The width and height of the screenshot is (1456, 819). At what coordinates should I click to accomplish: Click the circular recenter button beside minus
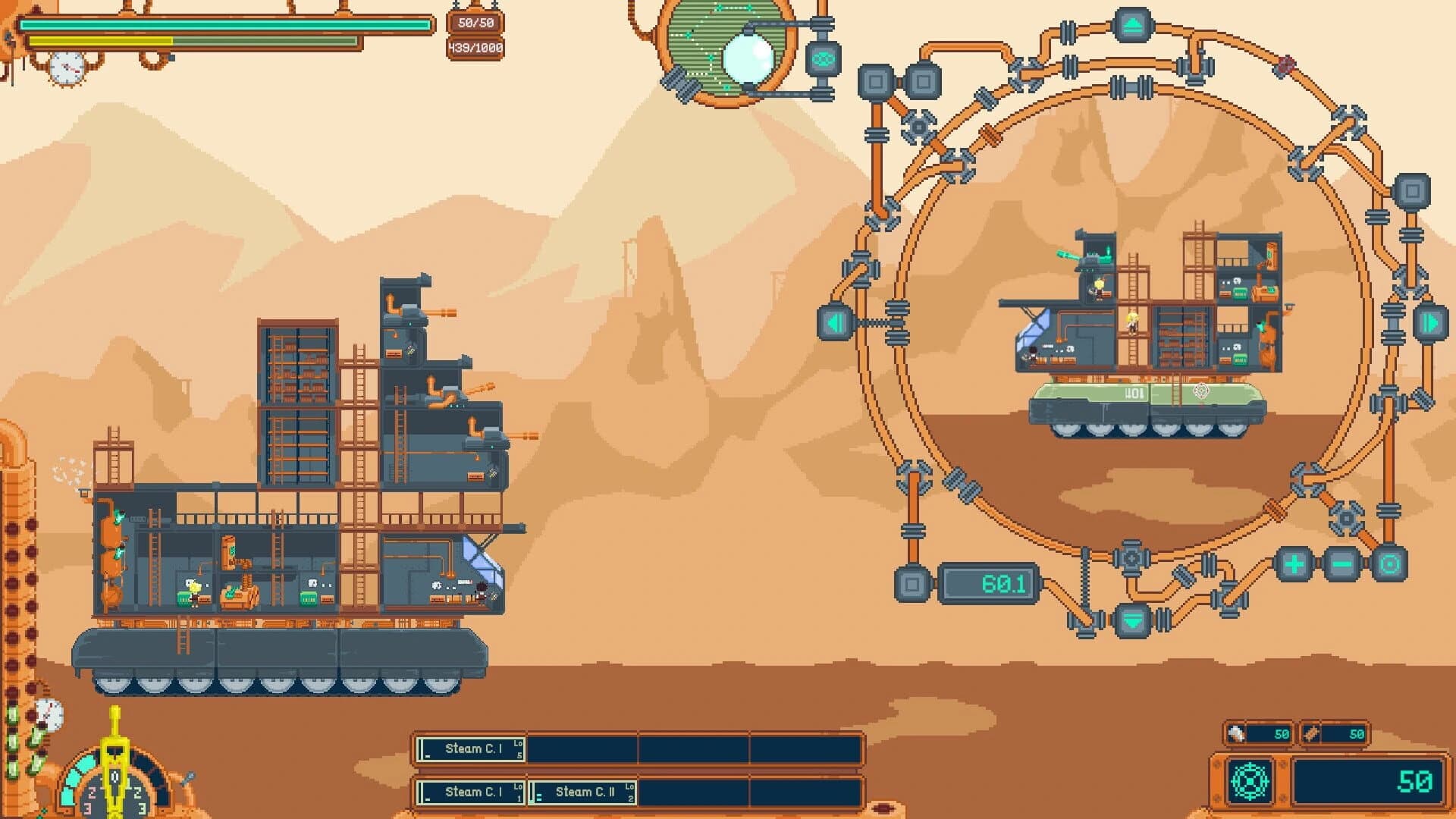click(x=1389, y=564)
